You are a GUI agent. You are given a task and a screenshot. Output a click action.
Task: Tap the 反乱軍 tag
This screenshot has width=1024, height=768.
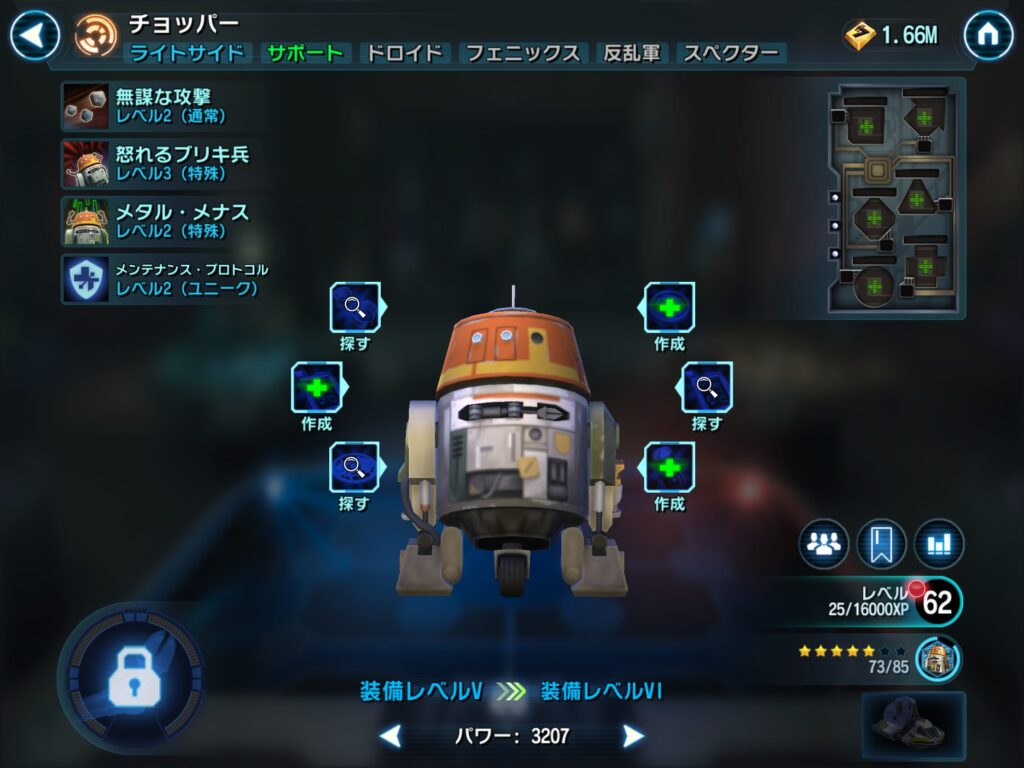[633, 54]
